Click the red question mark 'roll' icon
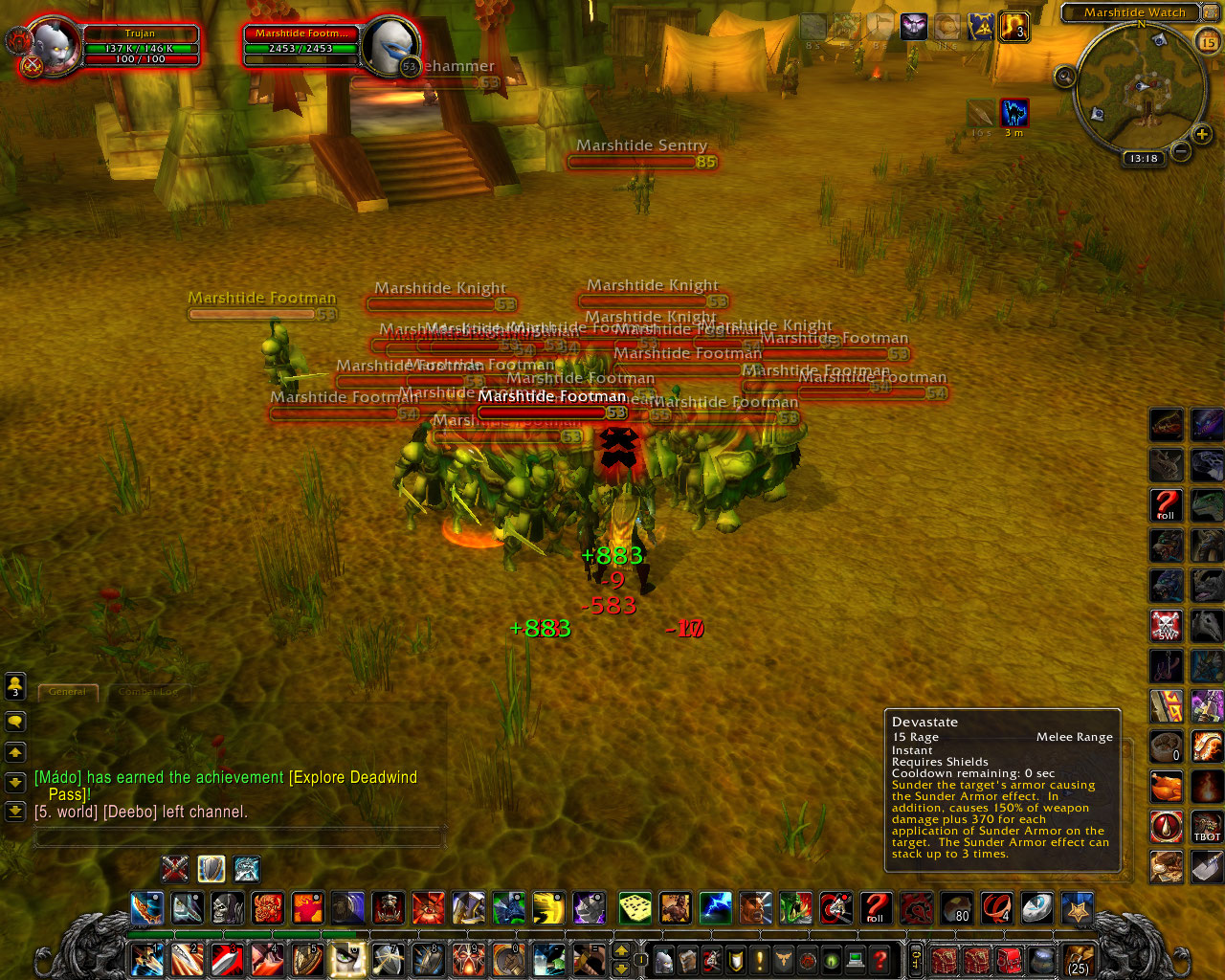The image size is (1225, 980). click(x=875, y=908)
